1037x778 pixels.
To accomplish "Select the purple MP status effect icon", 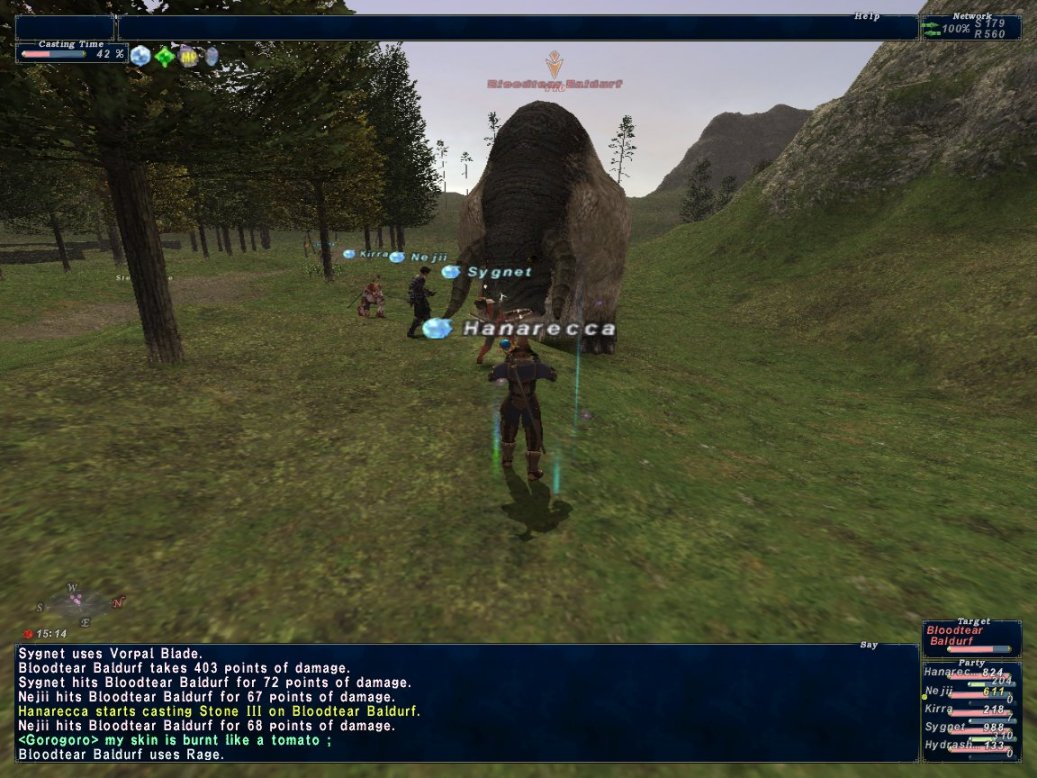I will click(x=188, y=56).
